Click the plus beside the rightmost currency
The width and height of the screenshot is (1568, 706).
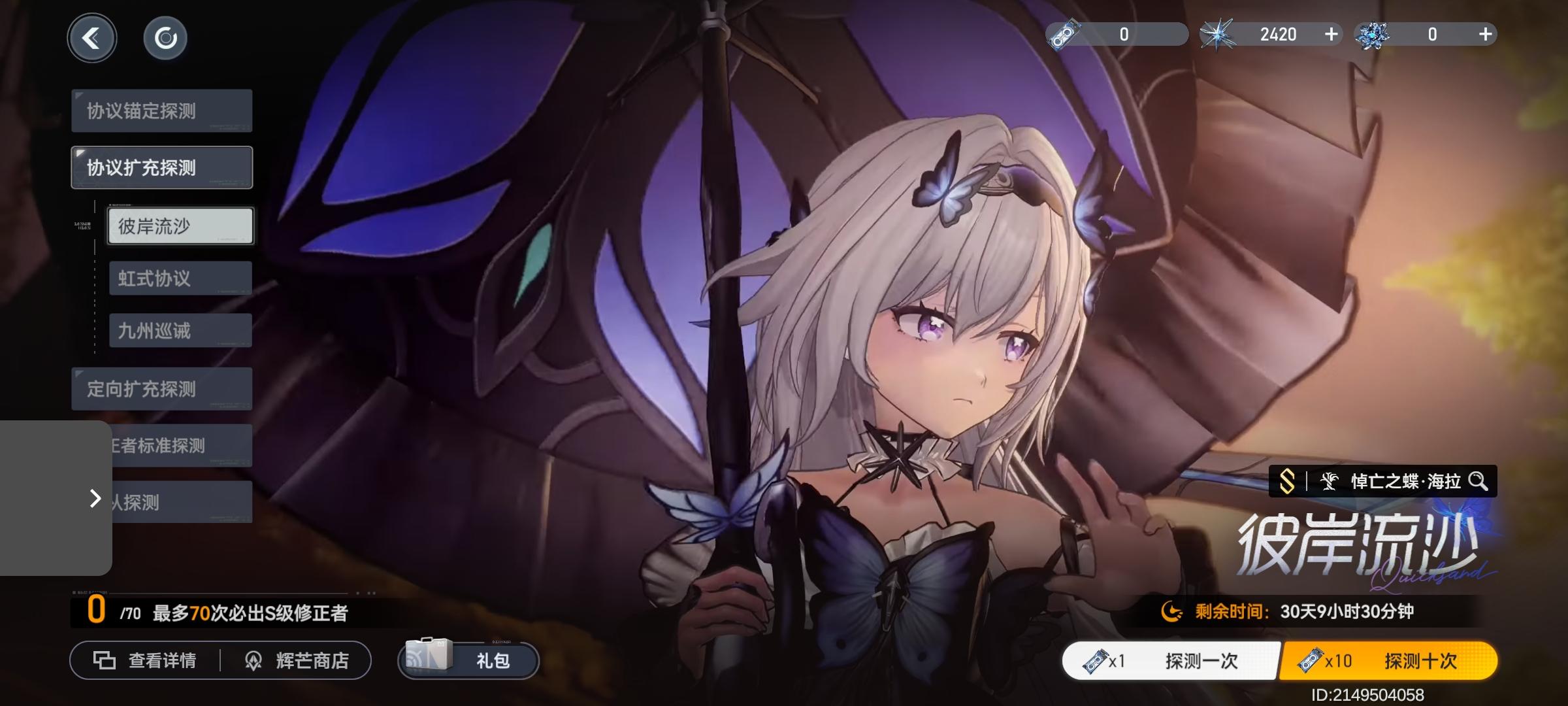tap(1484, 34)
